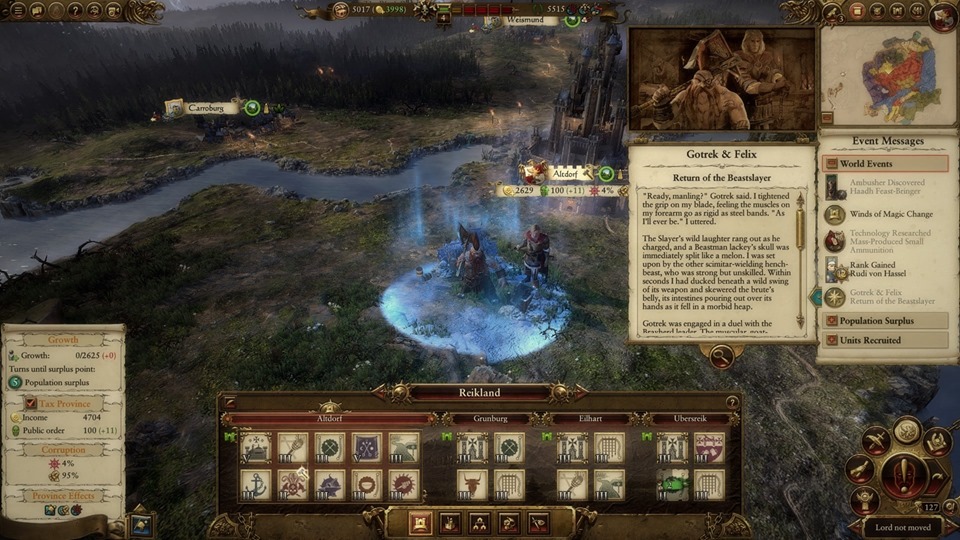960x540 pixels.
Task: Click the province panel help question mark
Action: click(x=732, y=402)
